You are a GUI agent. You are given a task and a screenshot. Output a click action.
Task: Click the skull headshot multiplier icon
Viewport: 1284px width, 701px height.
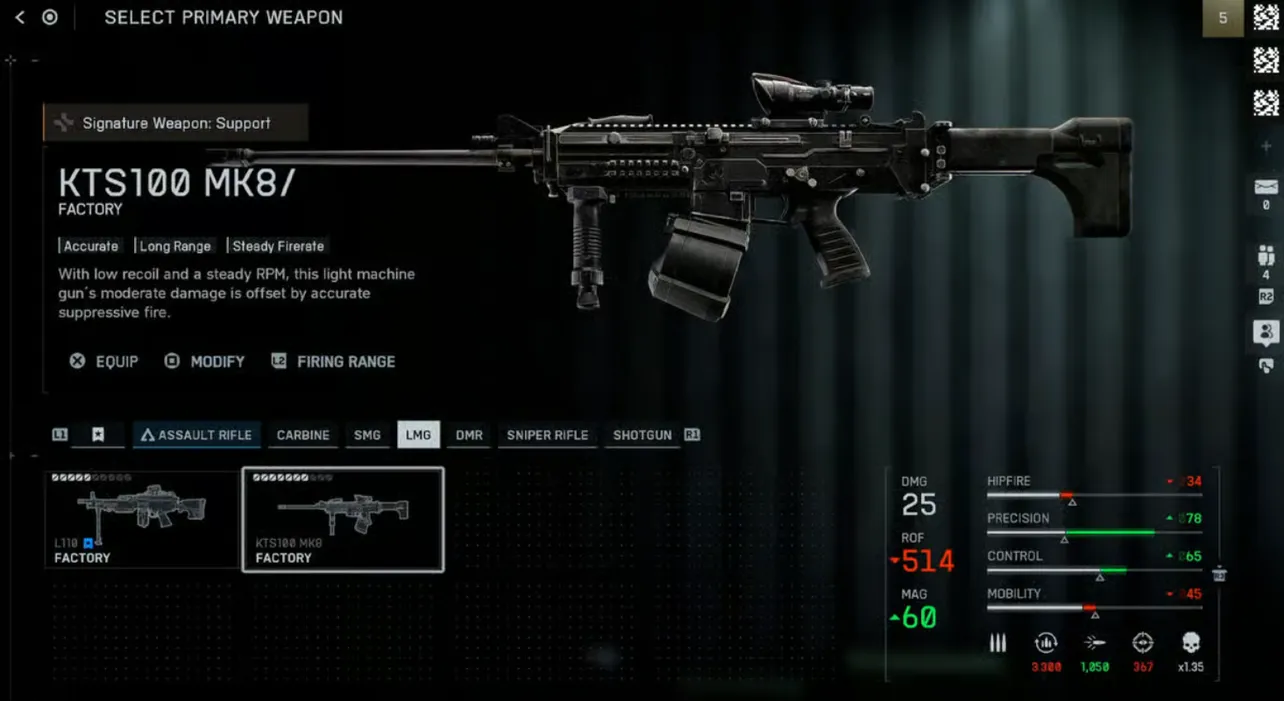pos(1190,643)
